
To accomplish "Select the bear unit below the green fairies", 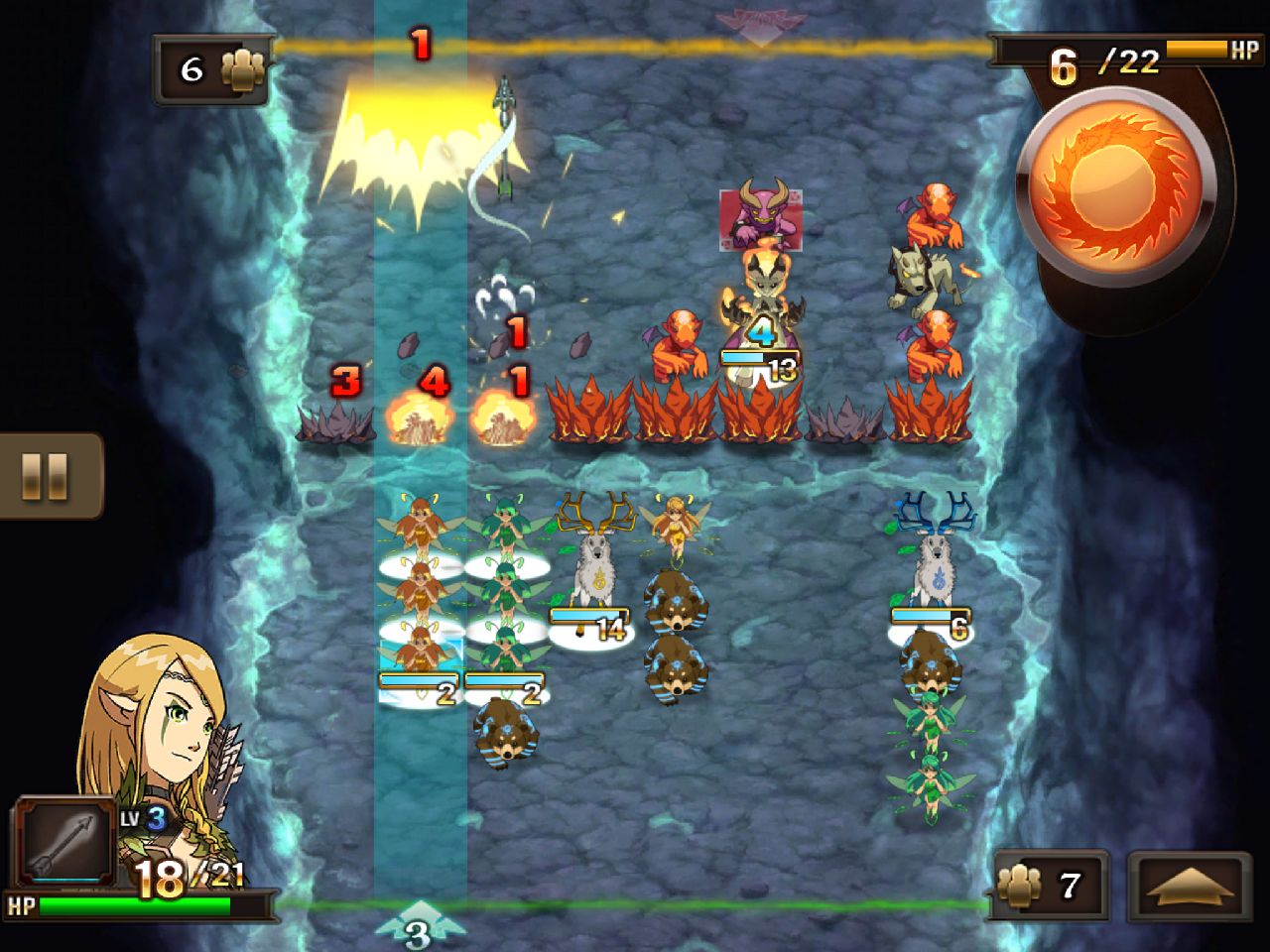I will pyautogui.click(x=506, y=734).
